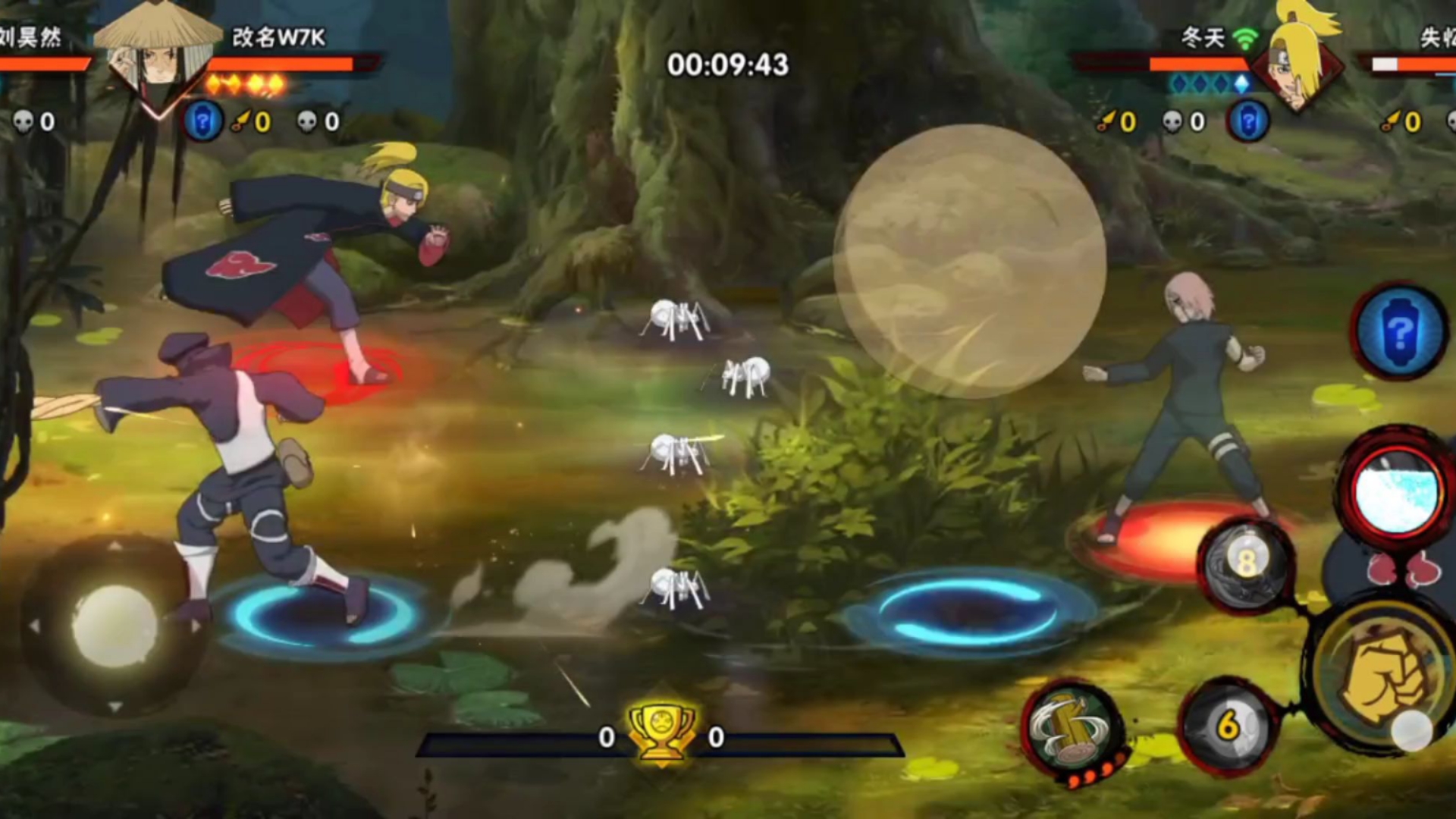1456x819 pixels.
Task: Click the blue scroll icon below 冬天
Action: point(1248,121)
